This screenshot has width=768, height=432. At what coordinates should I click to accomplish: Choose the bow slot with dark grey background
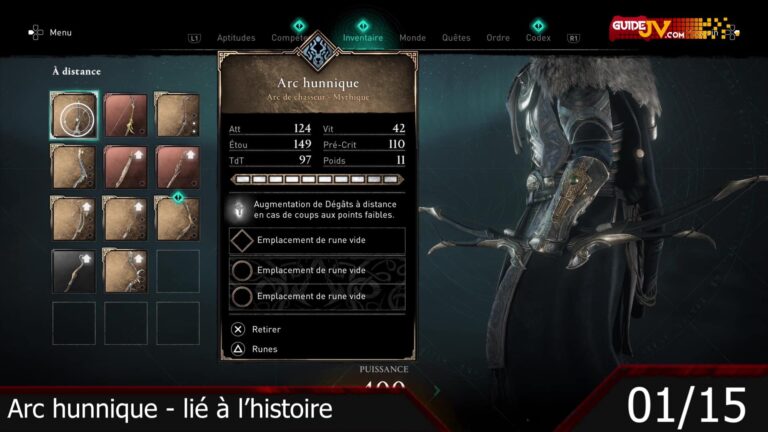pyautogui.click(x=74, y=271)
